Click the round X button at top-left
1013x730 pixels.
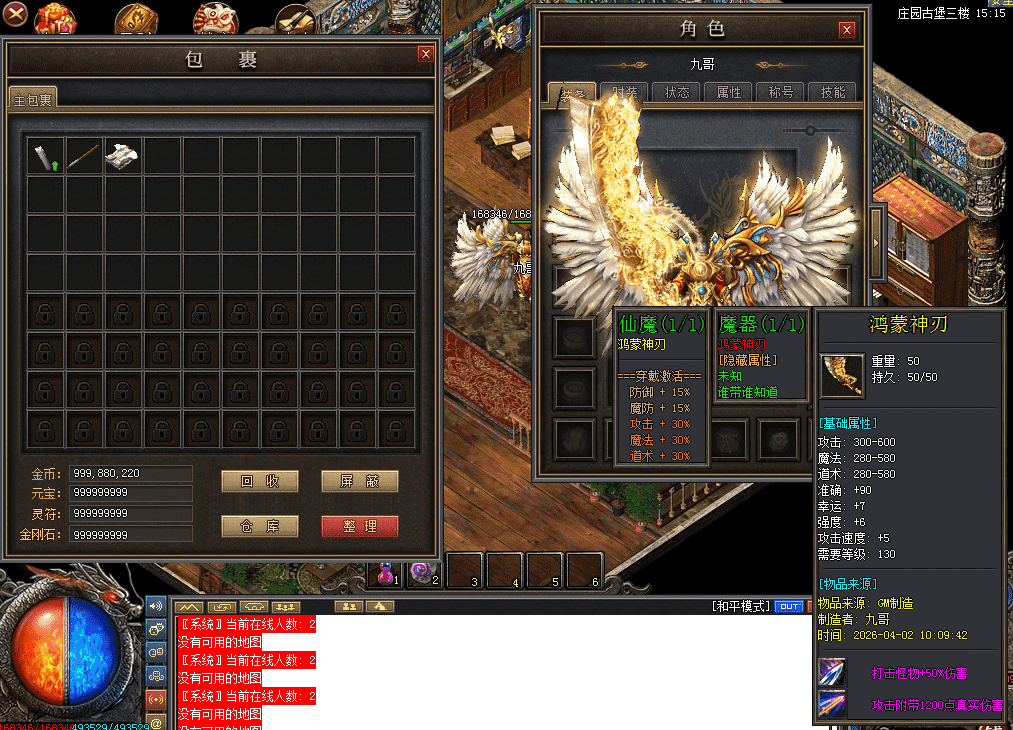pos(15,15)
